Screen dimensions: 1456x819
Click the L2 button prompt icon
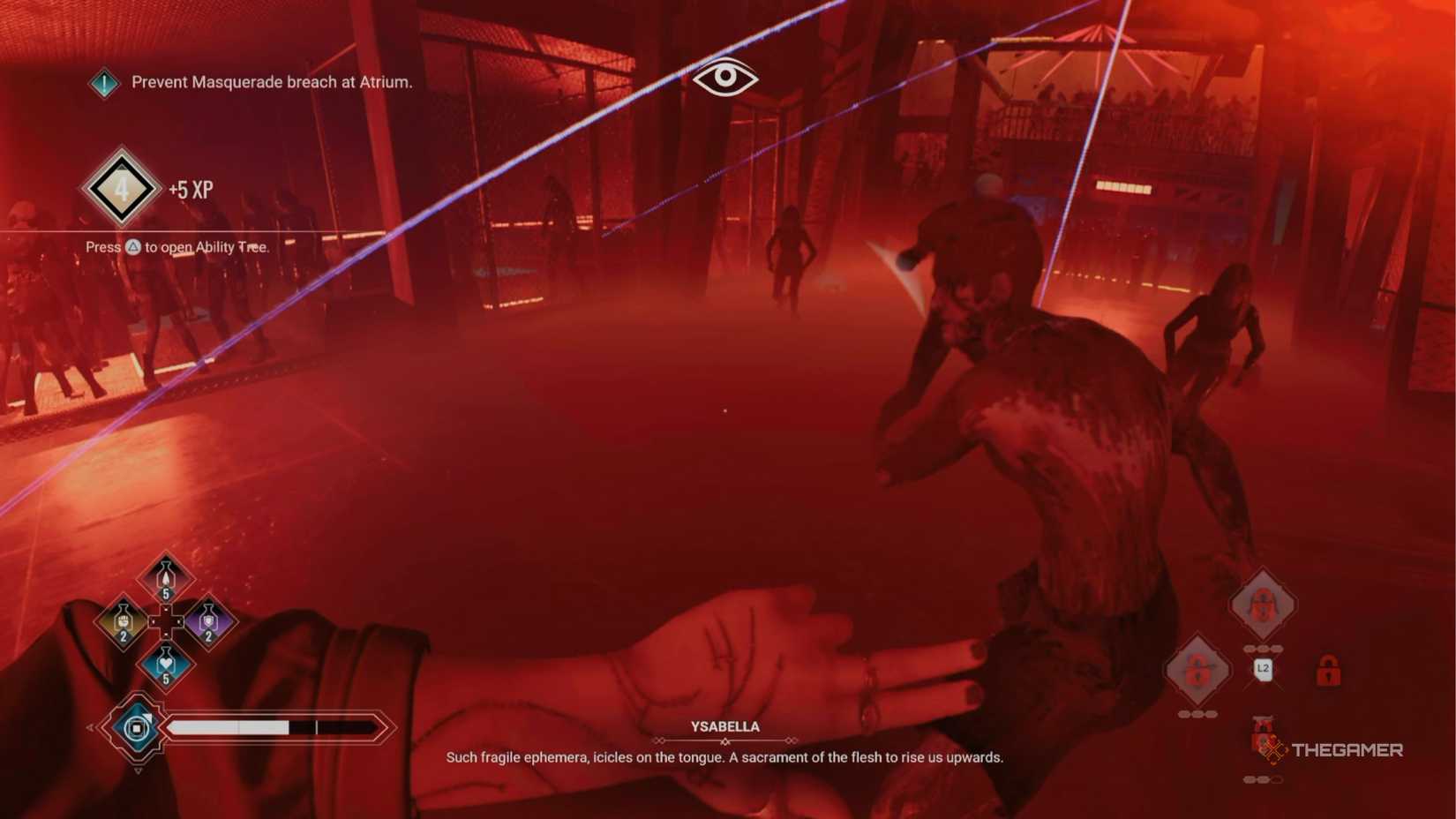[x=1263, y=668]
